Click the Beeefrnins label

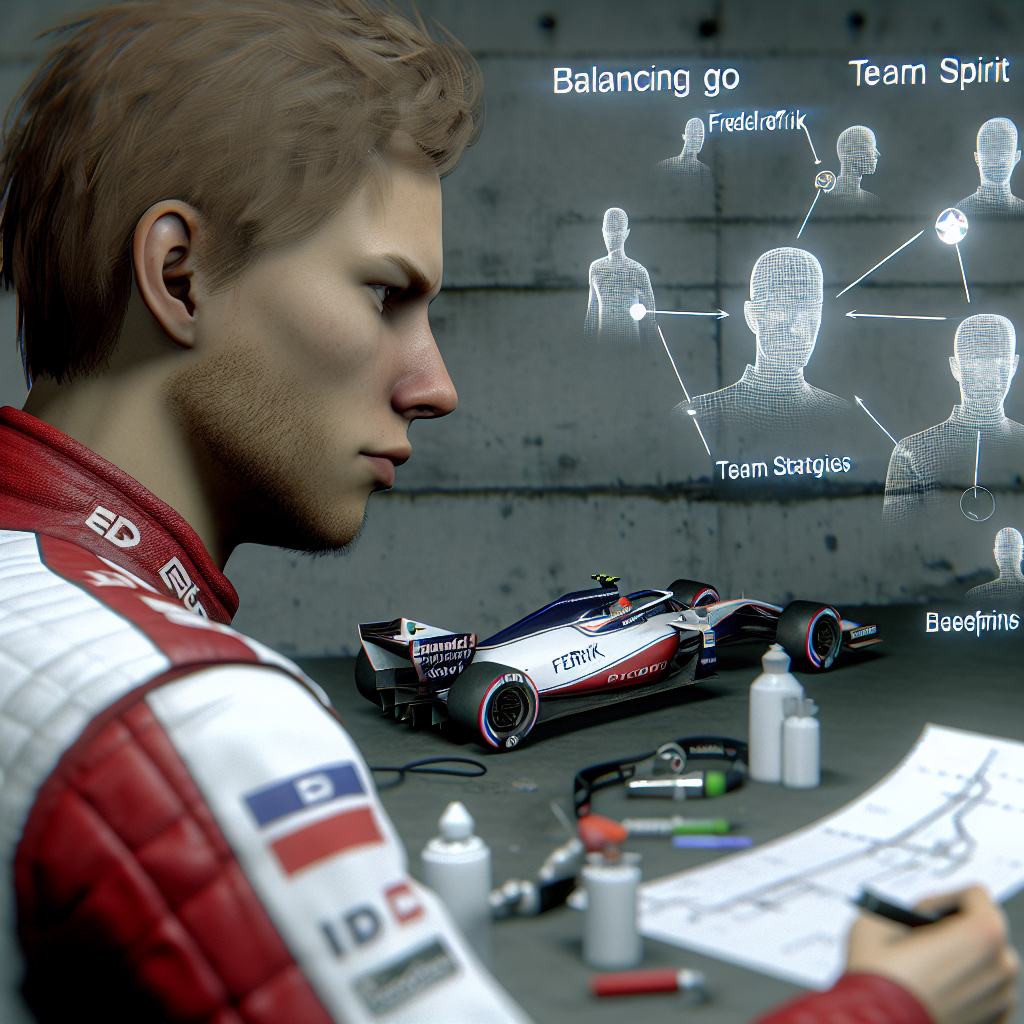[971, 622]
